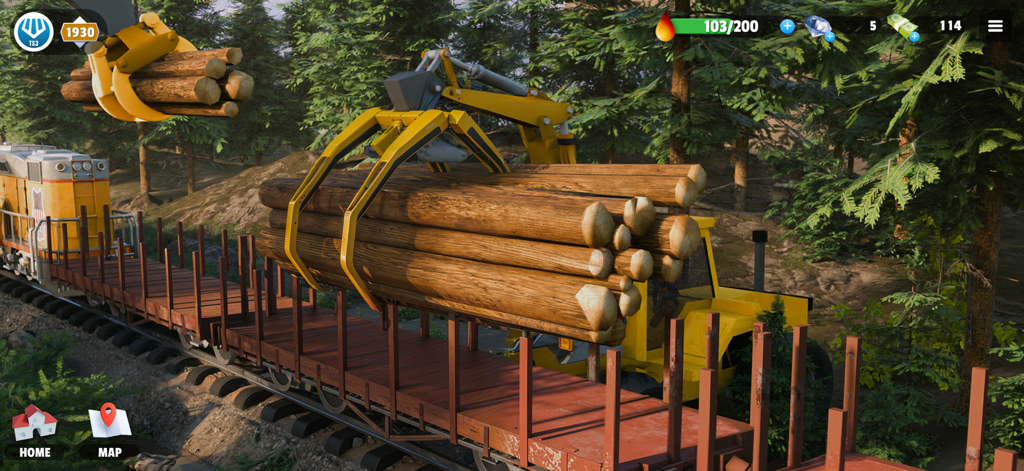Tap the 1930 era badge

(80, 32)
